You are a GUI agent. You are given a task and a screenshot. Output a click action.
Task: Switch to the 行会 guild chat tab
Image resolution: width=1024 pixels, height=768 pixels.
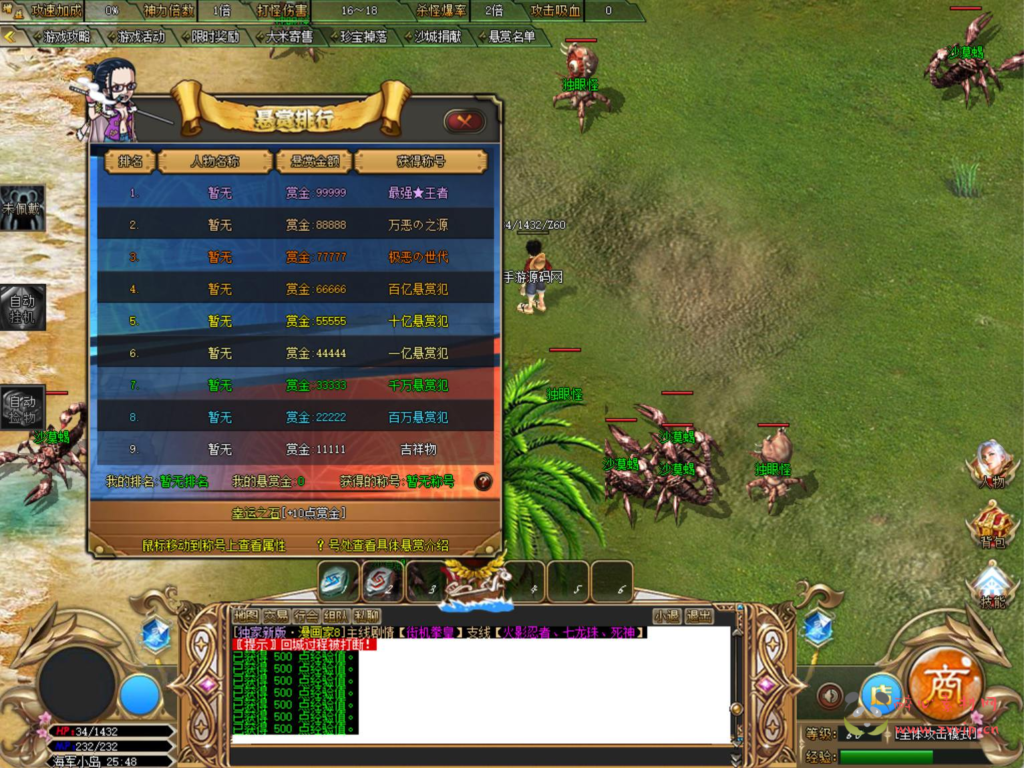(307, 615)
